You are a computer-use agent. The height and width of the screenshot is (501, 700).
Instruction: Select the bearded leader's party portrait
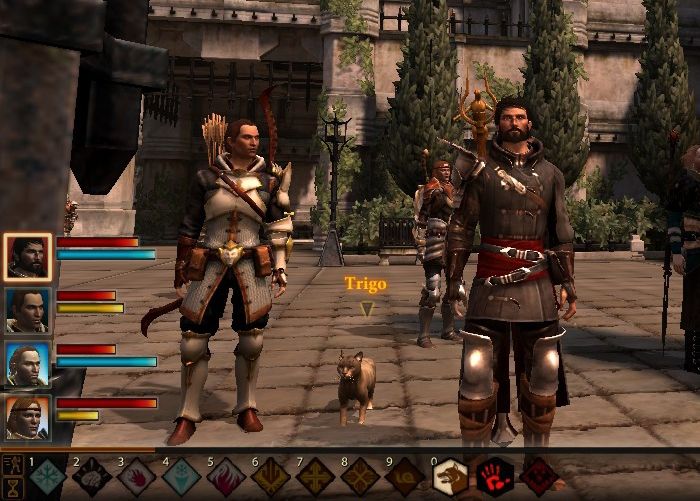28,259
